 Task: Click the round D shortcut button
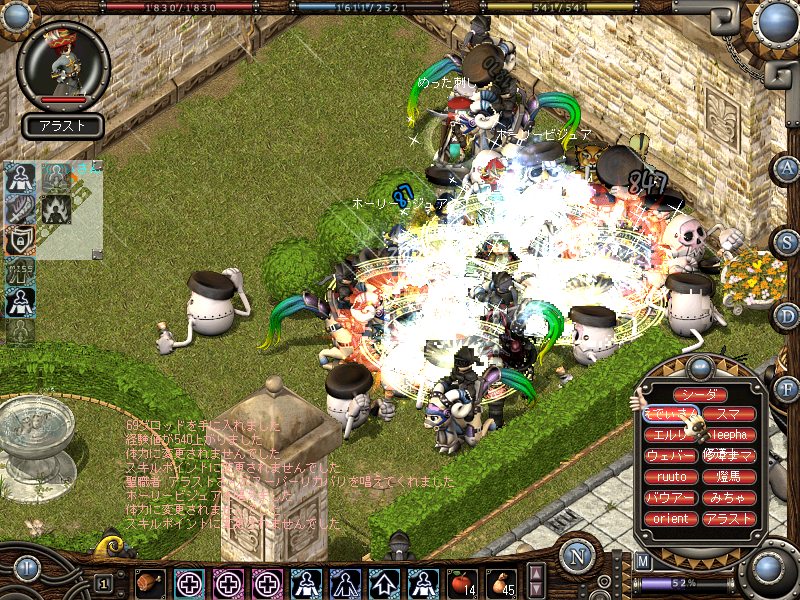click(787, 315)
